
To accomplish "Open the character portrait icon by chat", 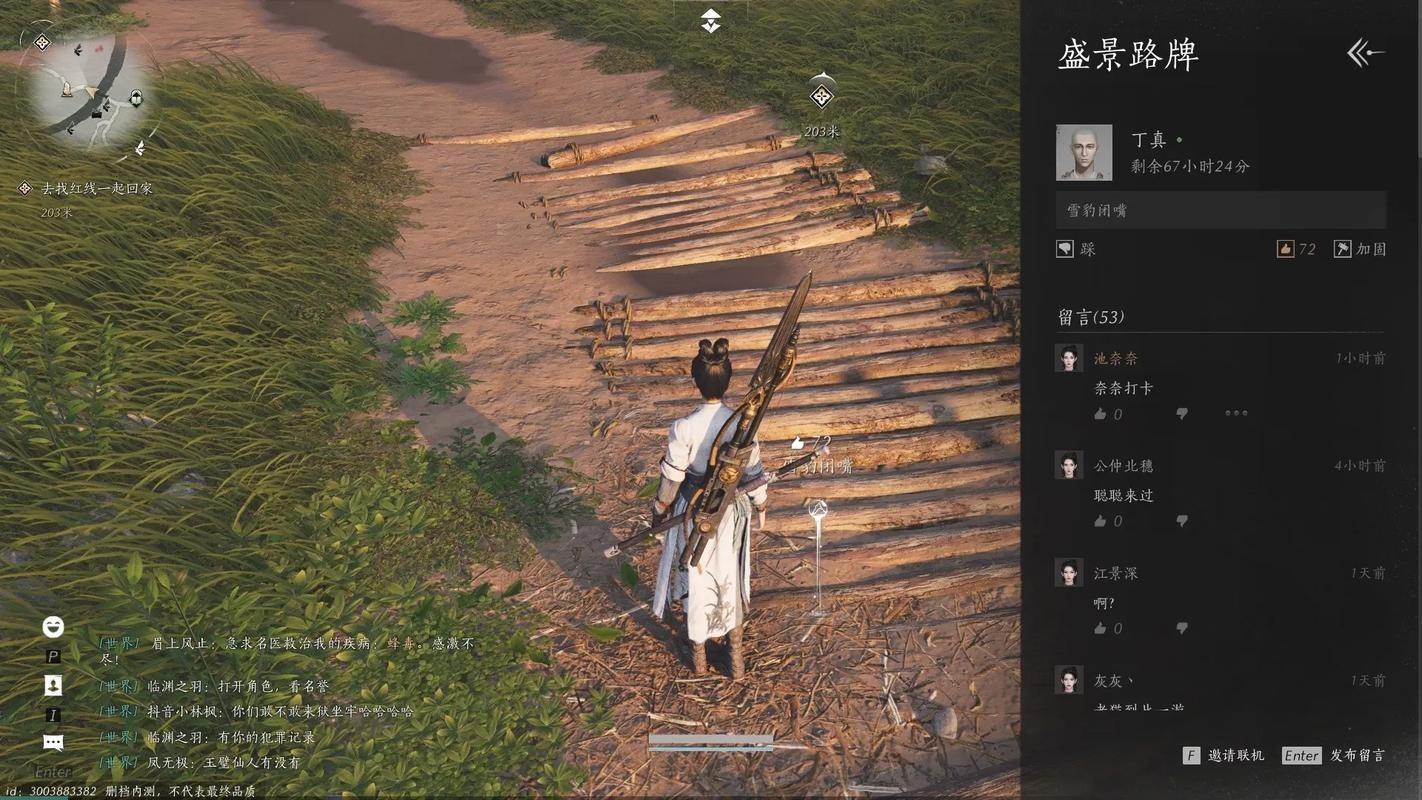I will tap(53, 685).
